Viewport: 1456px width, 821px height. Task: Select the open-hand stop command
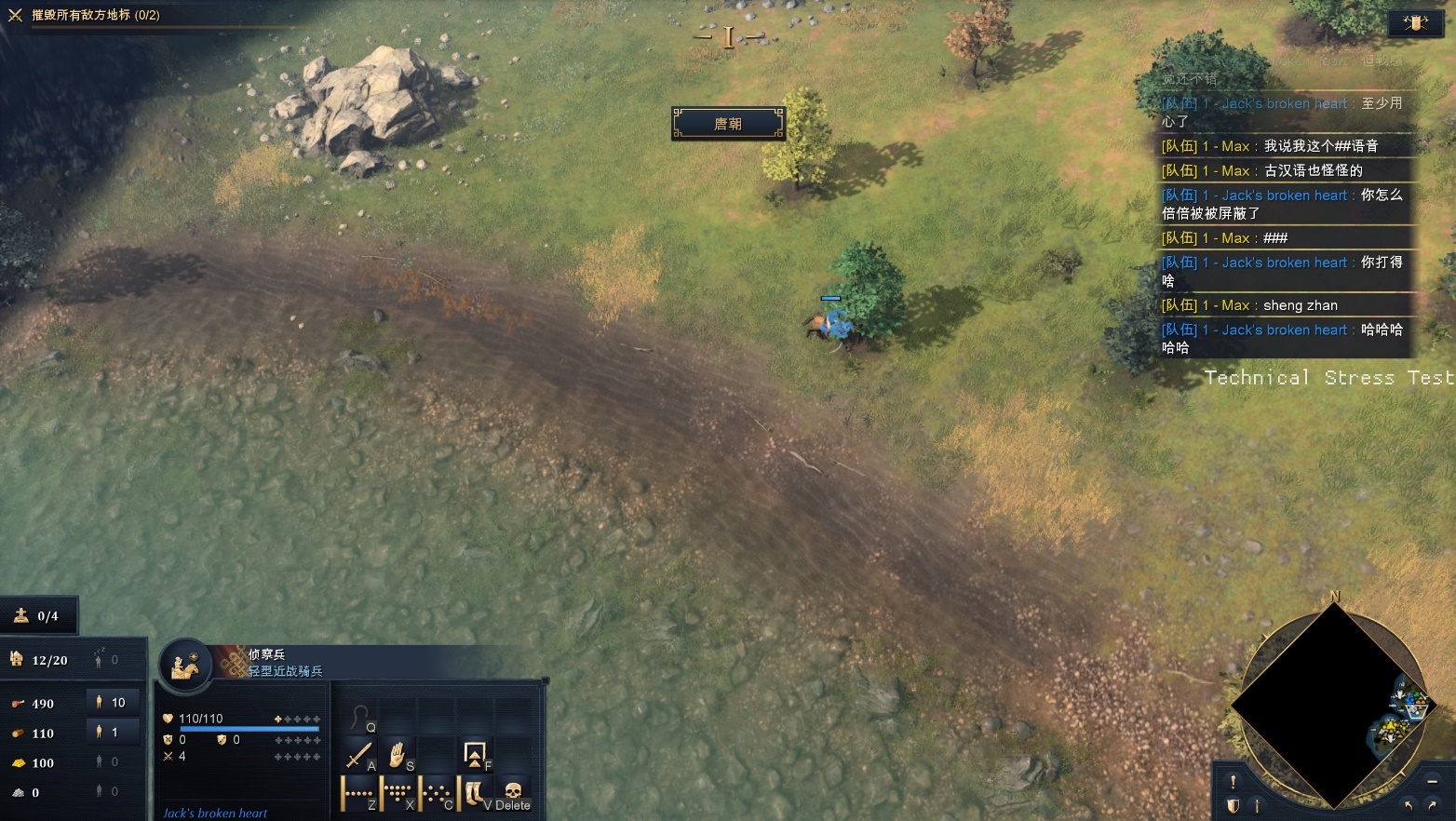398,754
